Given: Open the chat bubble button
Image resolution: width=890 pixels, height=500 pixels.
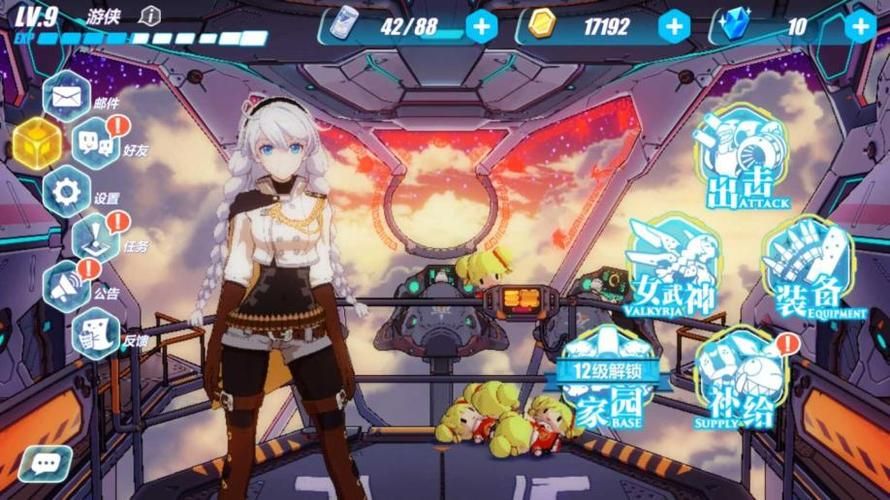Looking at the screenshot, I should point(45,463).
